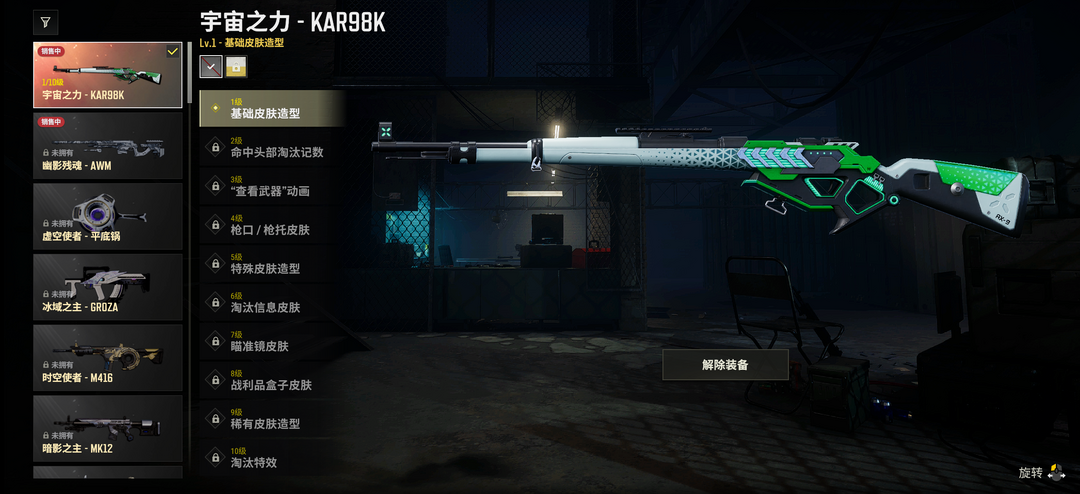Screen dimensions: 1080x494
Task: Select level 10 淘汰特效 entry
Action: coord(272,457)
